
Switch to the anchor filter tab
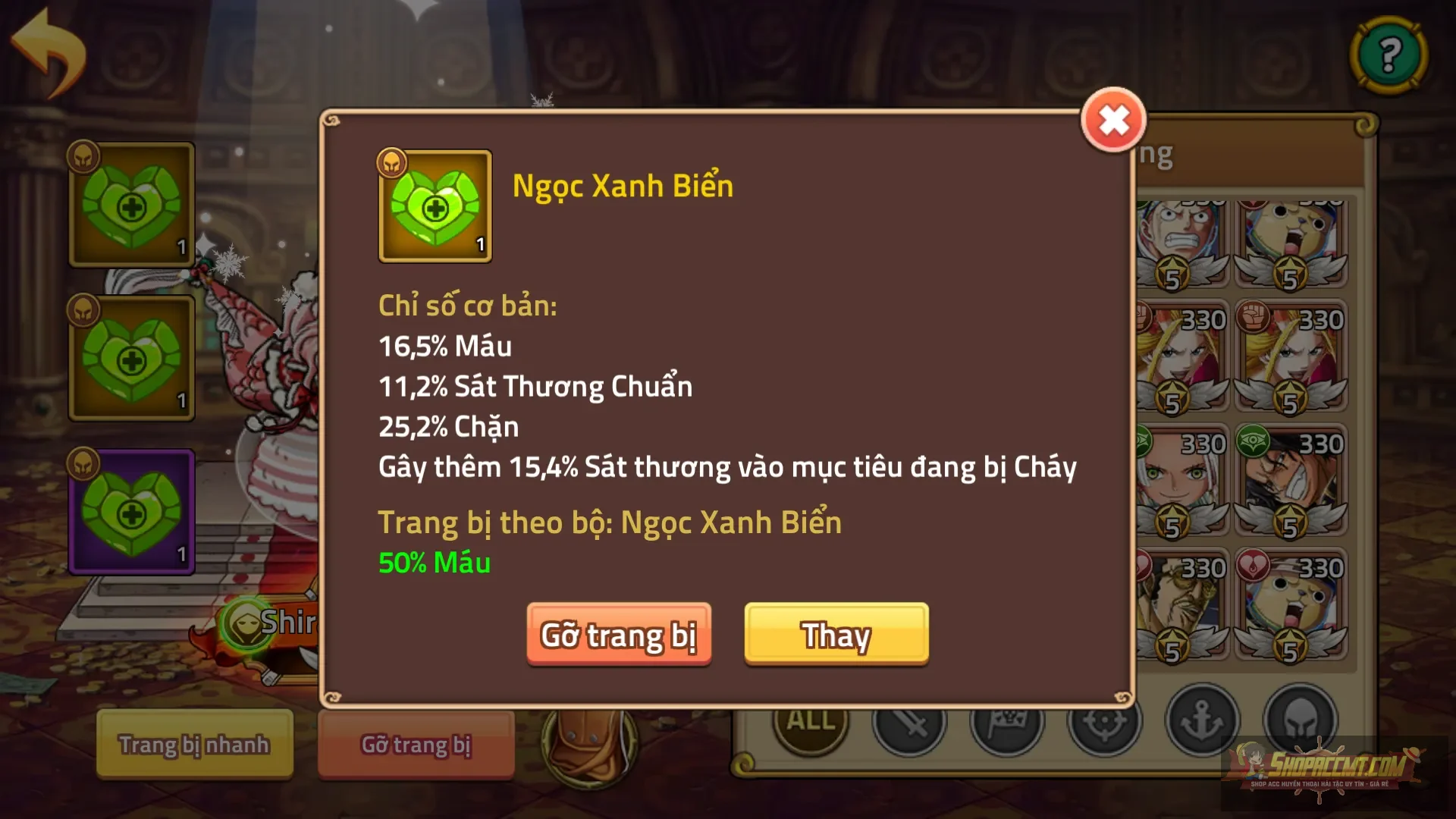[x=1202, y=722]
